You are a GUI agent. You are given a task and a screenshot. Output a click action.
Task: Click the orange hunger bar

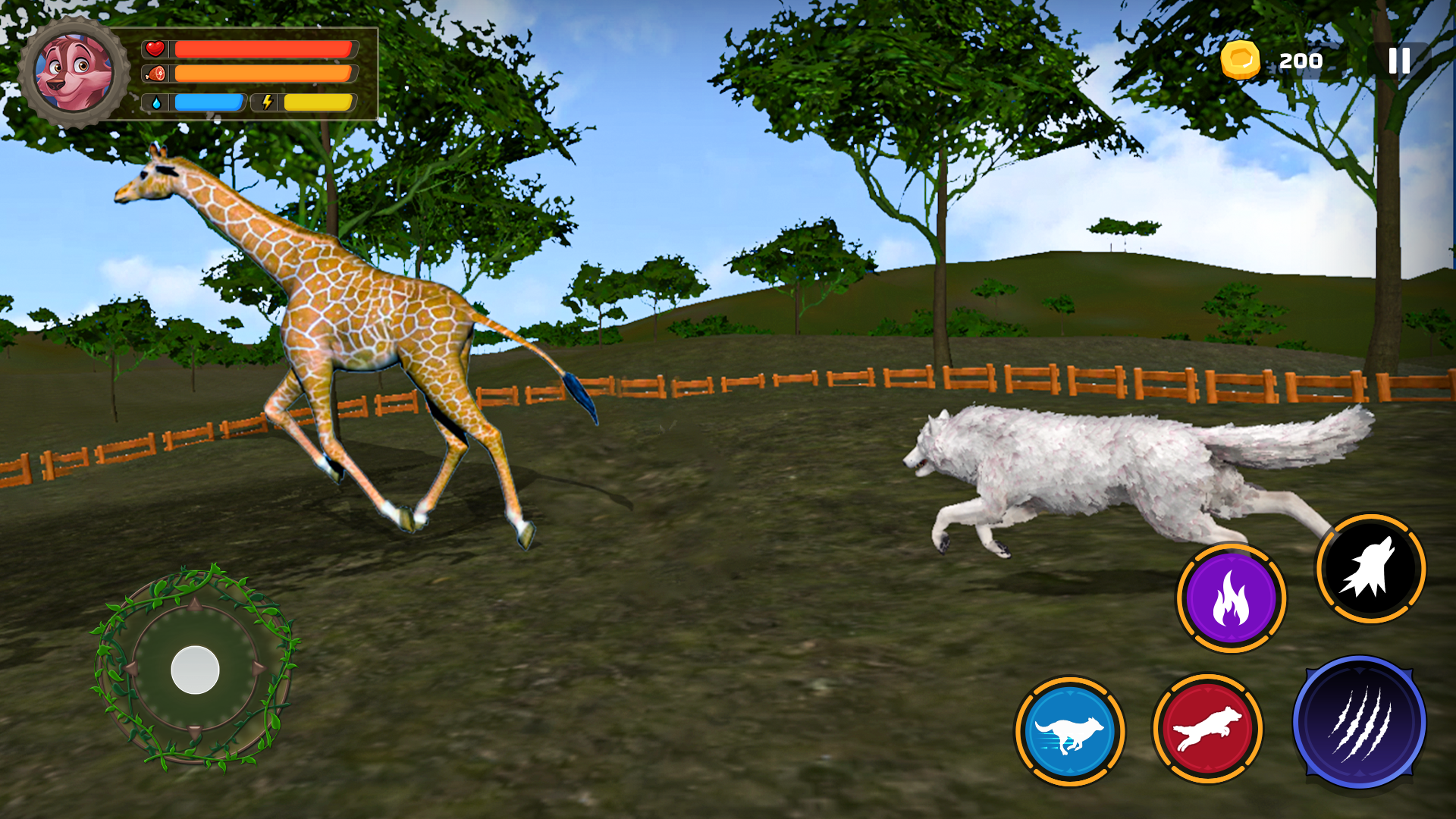tap(262, 75)
